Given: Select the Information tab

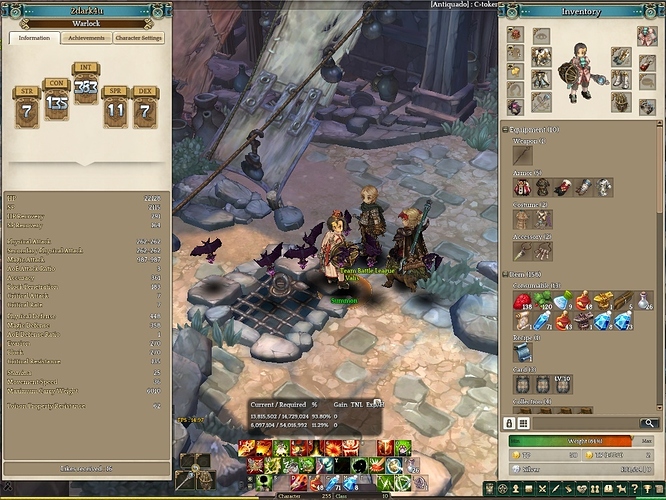Looking at the screenshot, I should tap(35, 38).
